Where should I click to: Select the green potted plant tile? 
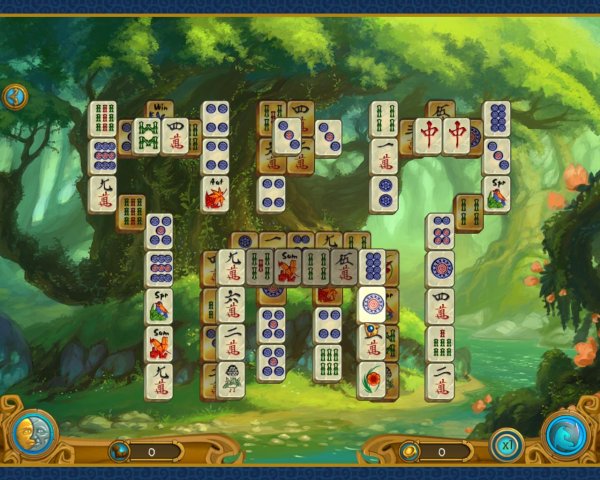coord(231,379)
